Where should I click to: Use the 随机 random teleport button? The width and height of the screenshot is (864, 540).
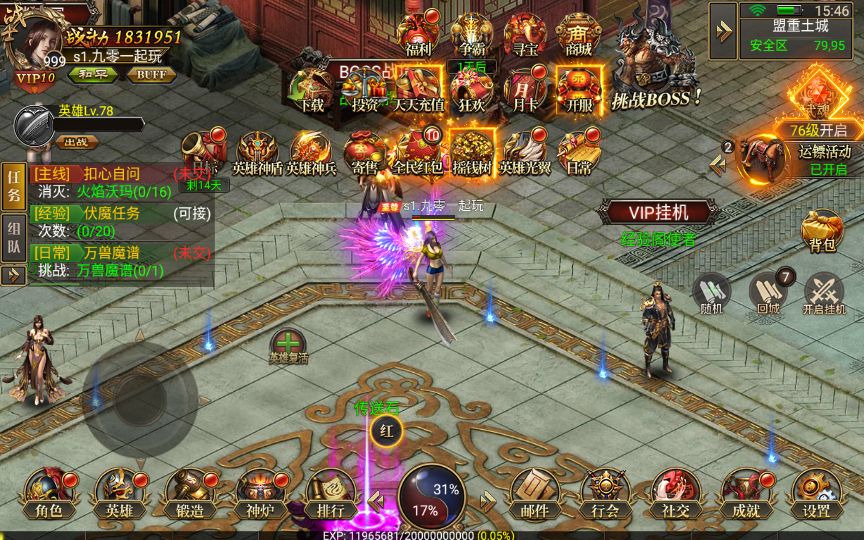712,293
